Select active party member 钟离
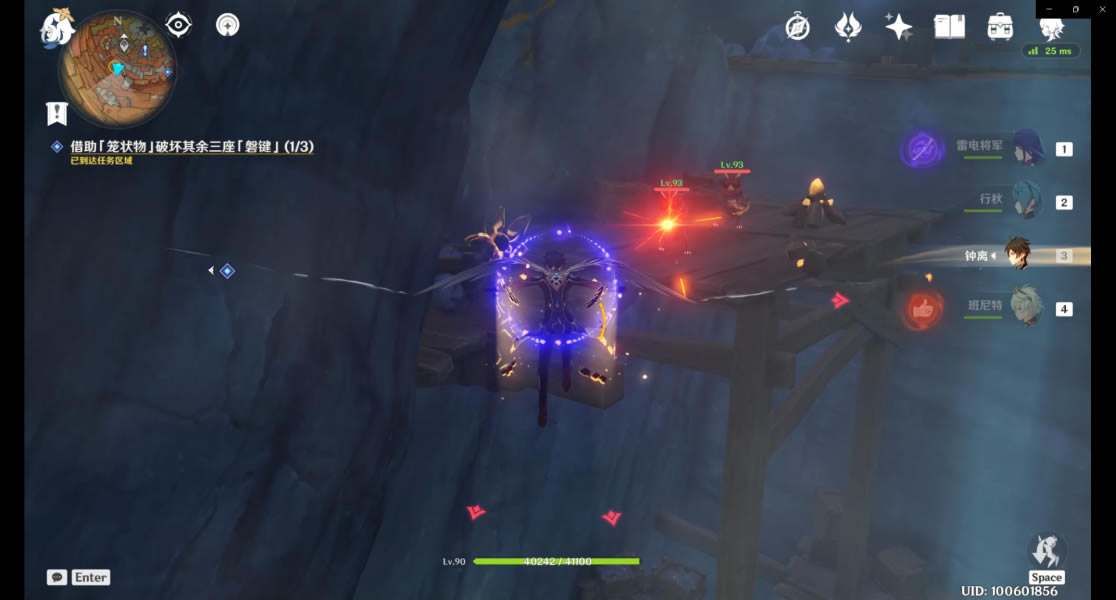The height and width of the screenshot is (600, 1116). point(1018,255)
